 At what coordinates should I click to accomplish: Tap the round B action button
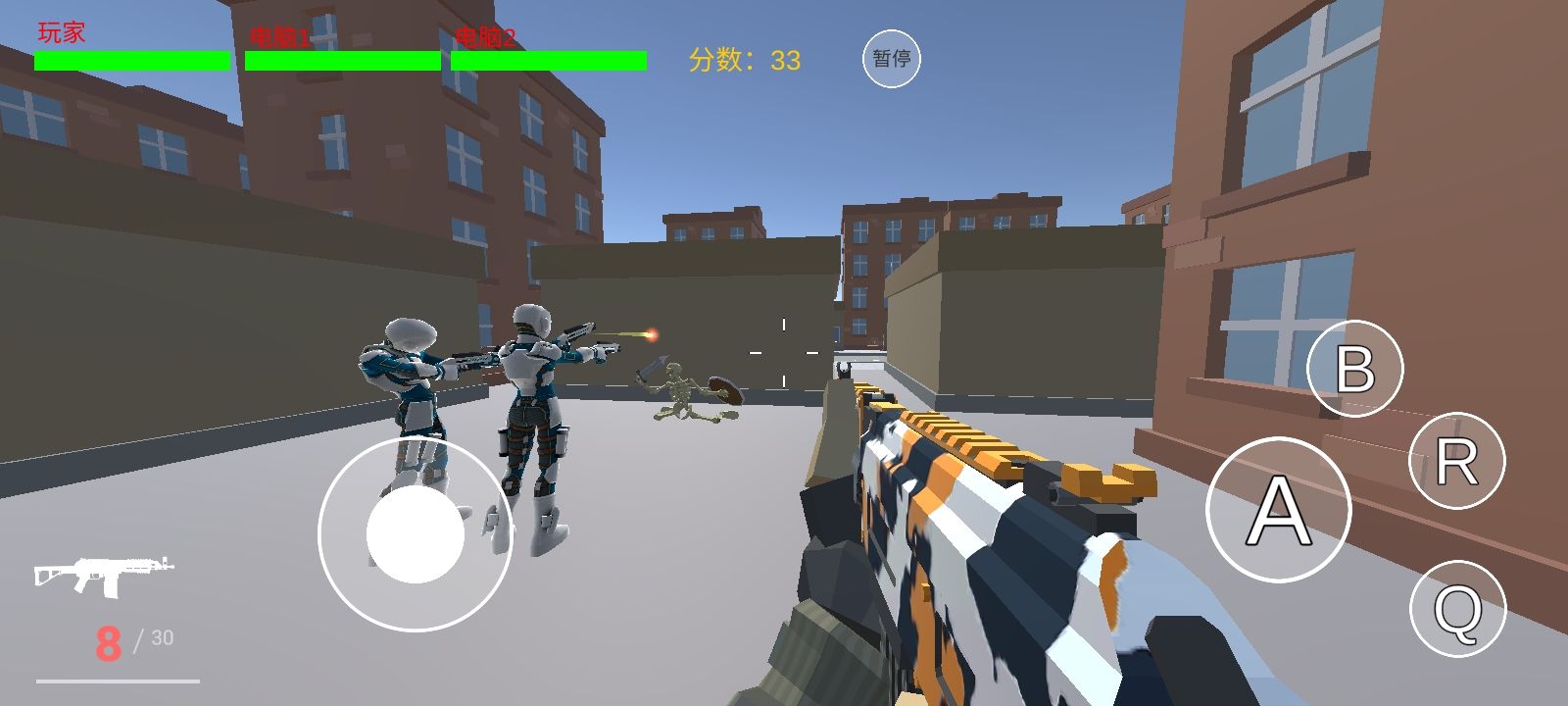tap(1355, 369)
